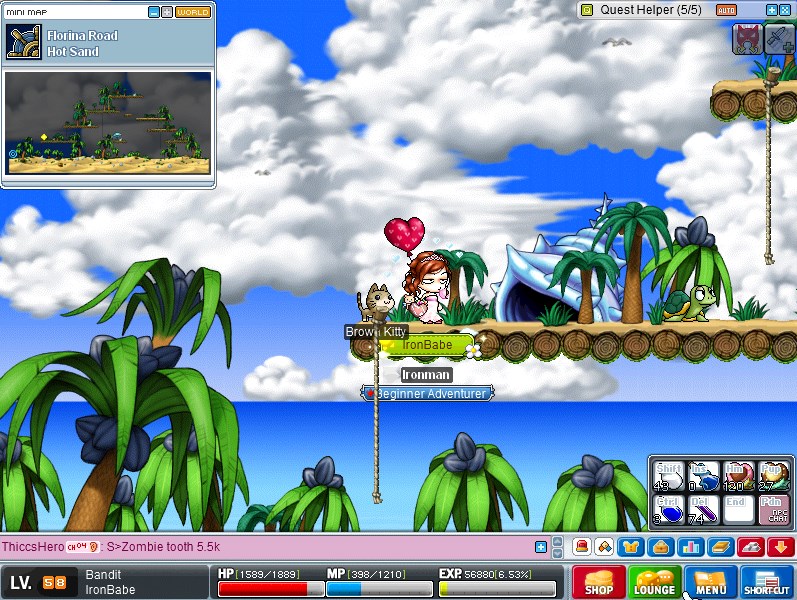Open the Shortcut button
Viewport: 797px width, 600px height.
pos(767,582)
